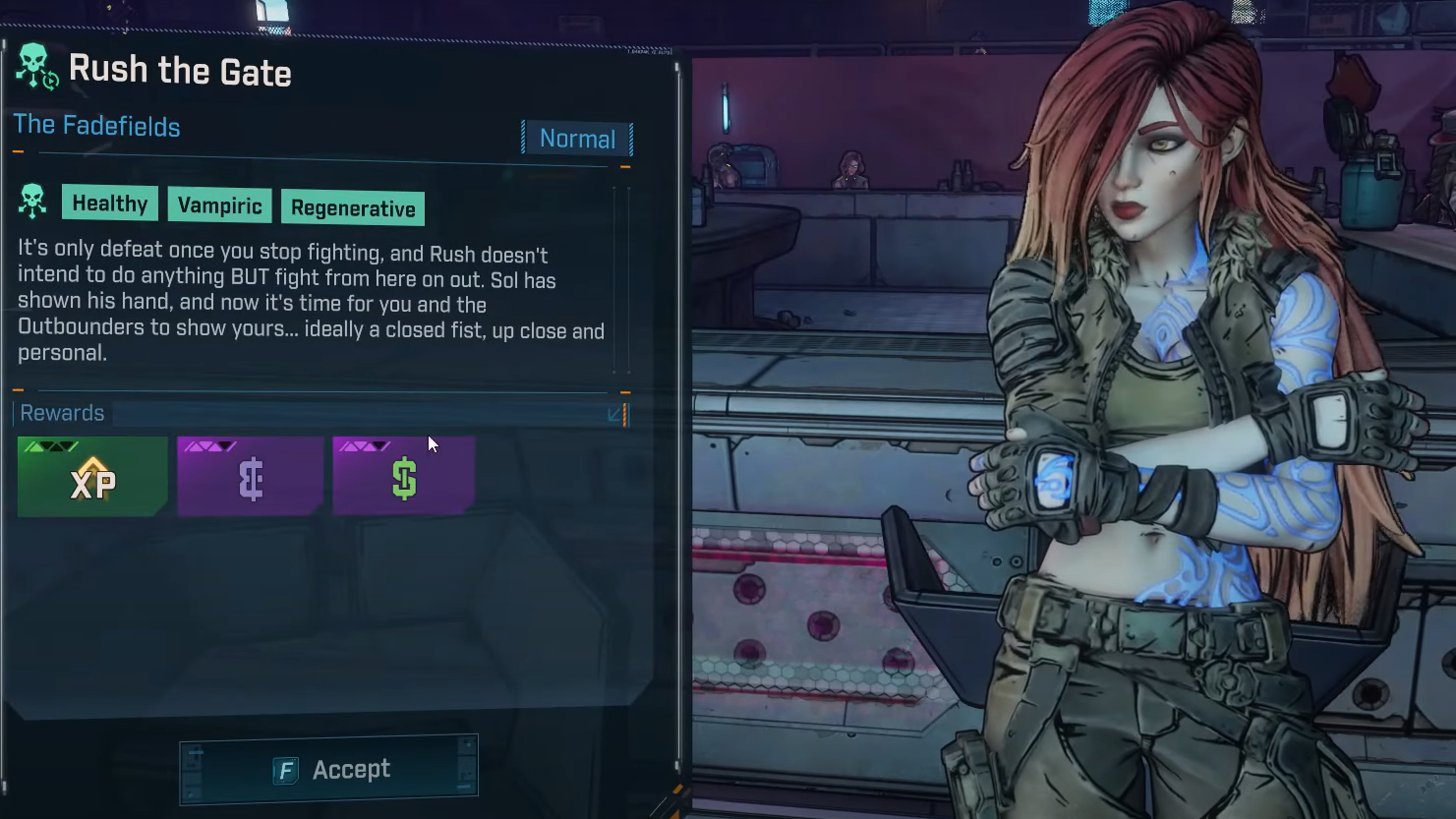1456x819 pixels.
Task: View the XP reward tile
Action: 92,478
